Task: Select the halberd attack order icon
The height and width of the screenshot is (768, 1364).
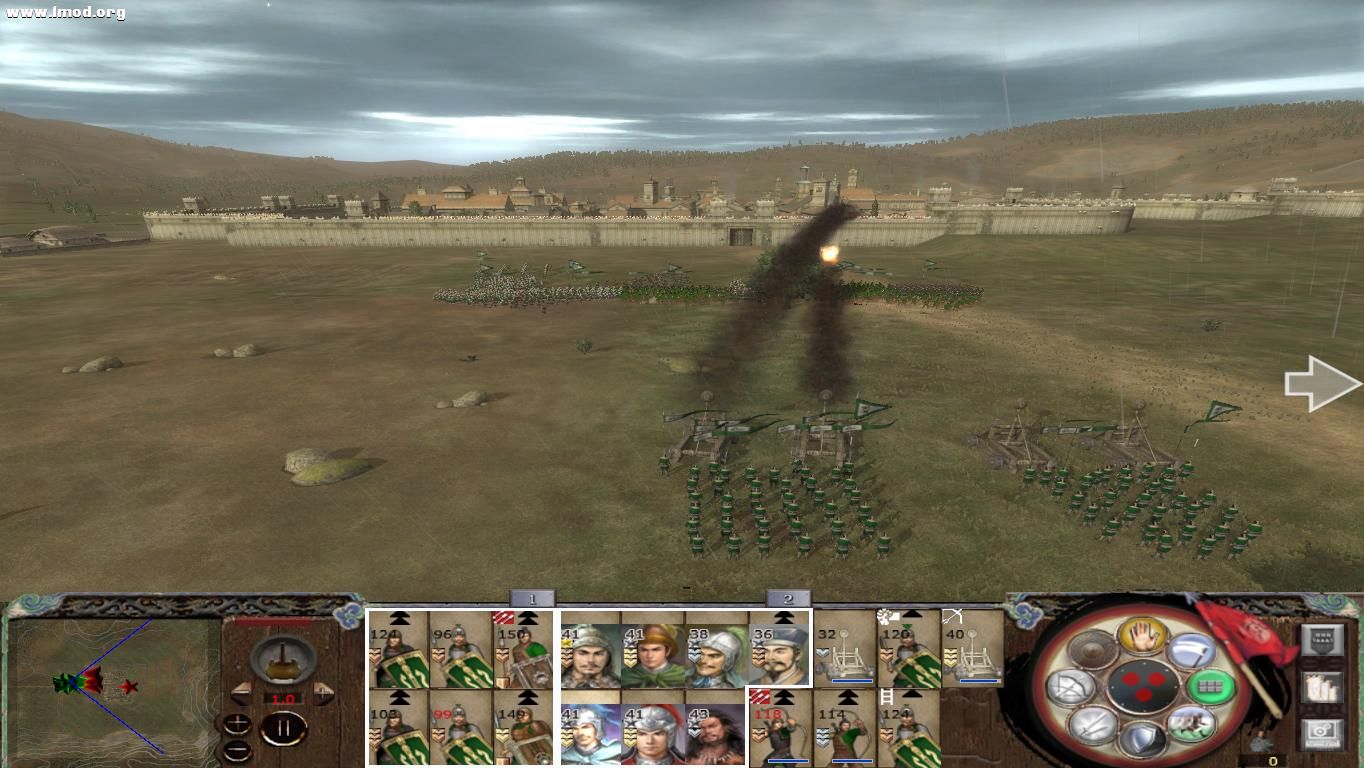Action: click(x=1192, y=650)
